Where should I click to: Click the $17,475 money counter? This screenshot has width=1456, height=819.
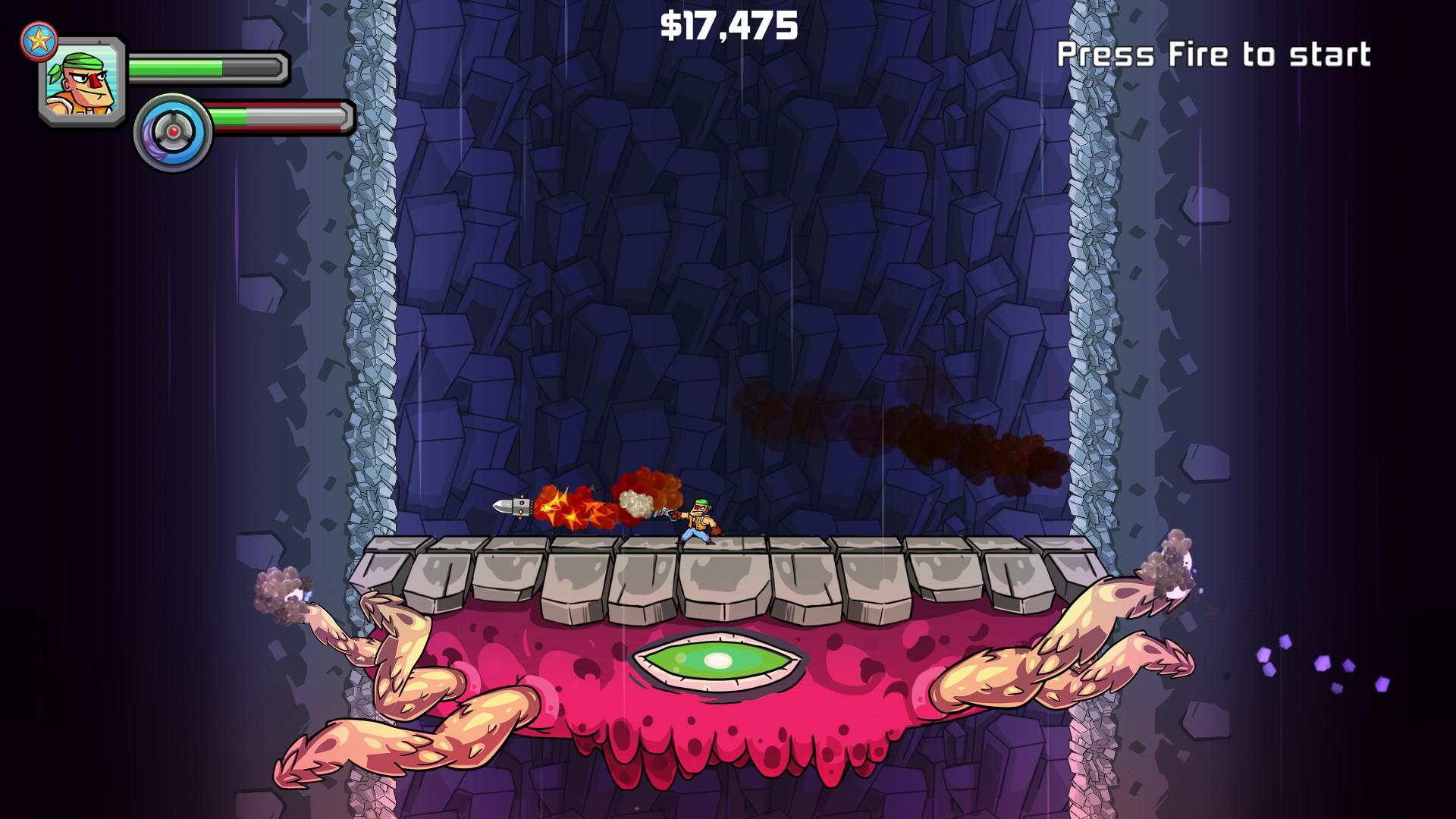tap(730, 28)
